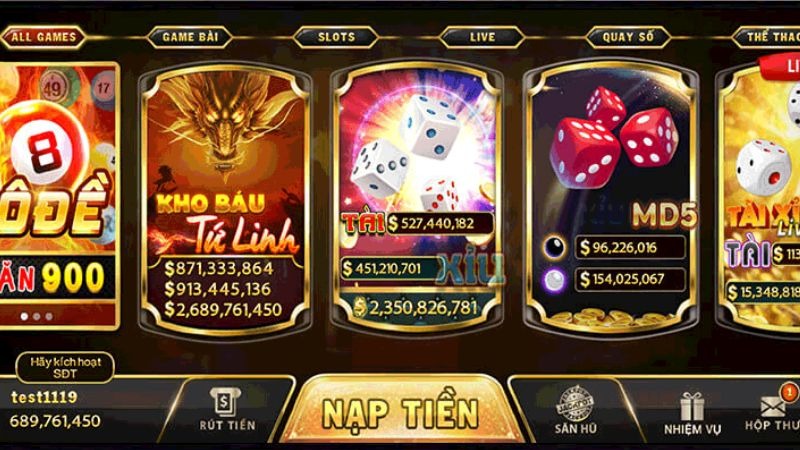Choose the Quay Số tab

628,38
